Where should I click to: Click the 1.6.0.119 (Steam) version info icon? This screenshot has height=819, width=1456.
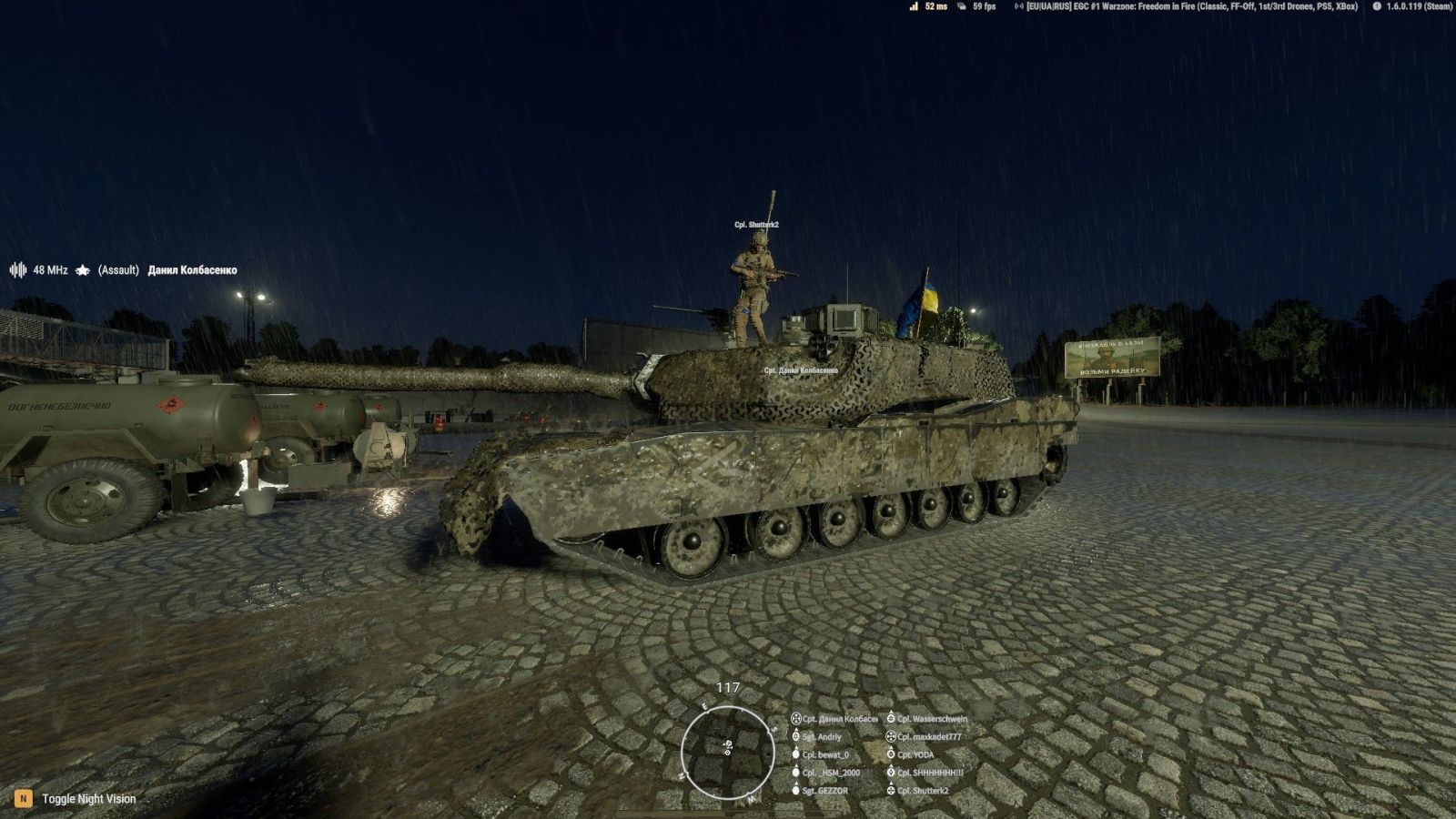[x=1377, y=6]
